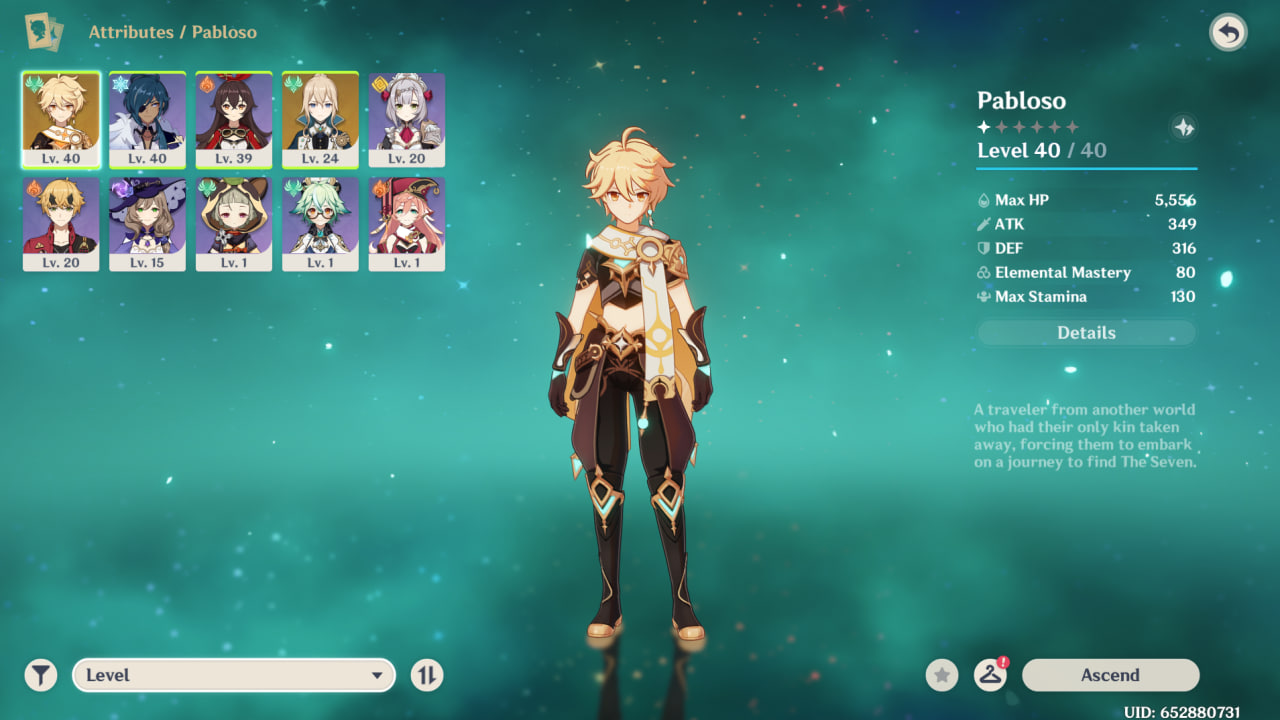The height and width of the screenshot is (720, 1280).
Task: Select the Traveler Lv. 40 portrait
Action: tap(61, 119)
